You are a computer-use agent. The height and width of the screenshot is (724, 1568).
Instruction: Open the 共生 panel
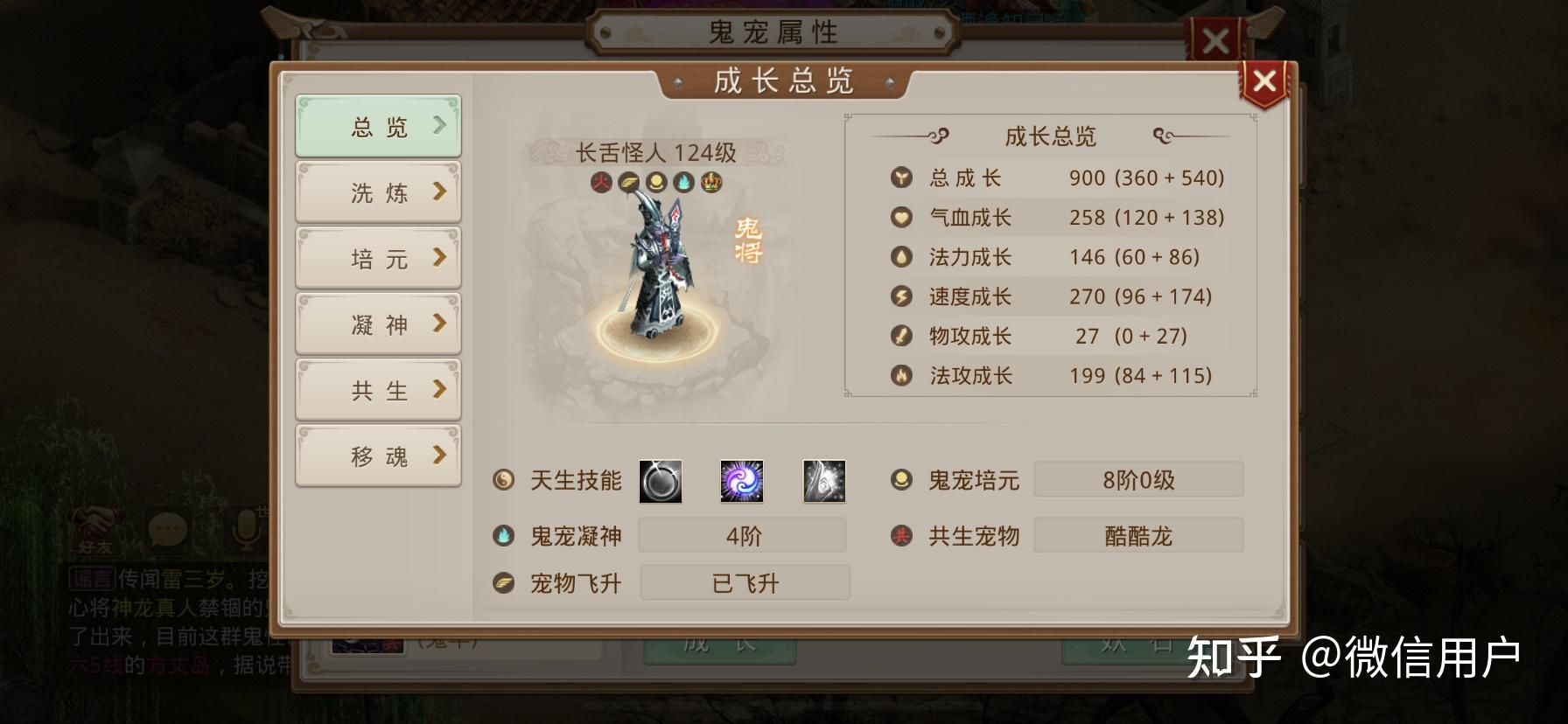coord(378,390)
